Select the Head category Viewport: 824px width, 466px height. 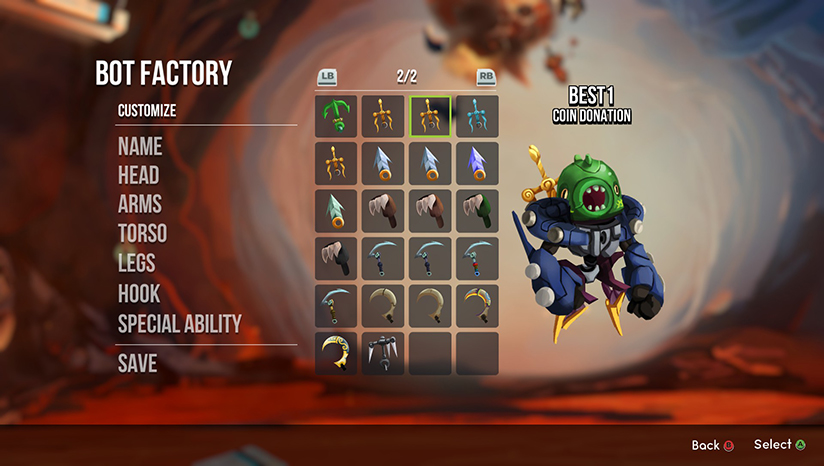pos(139,175)
